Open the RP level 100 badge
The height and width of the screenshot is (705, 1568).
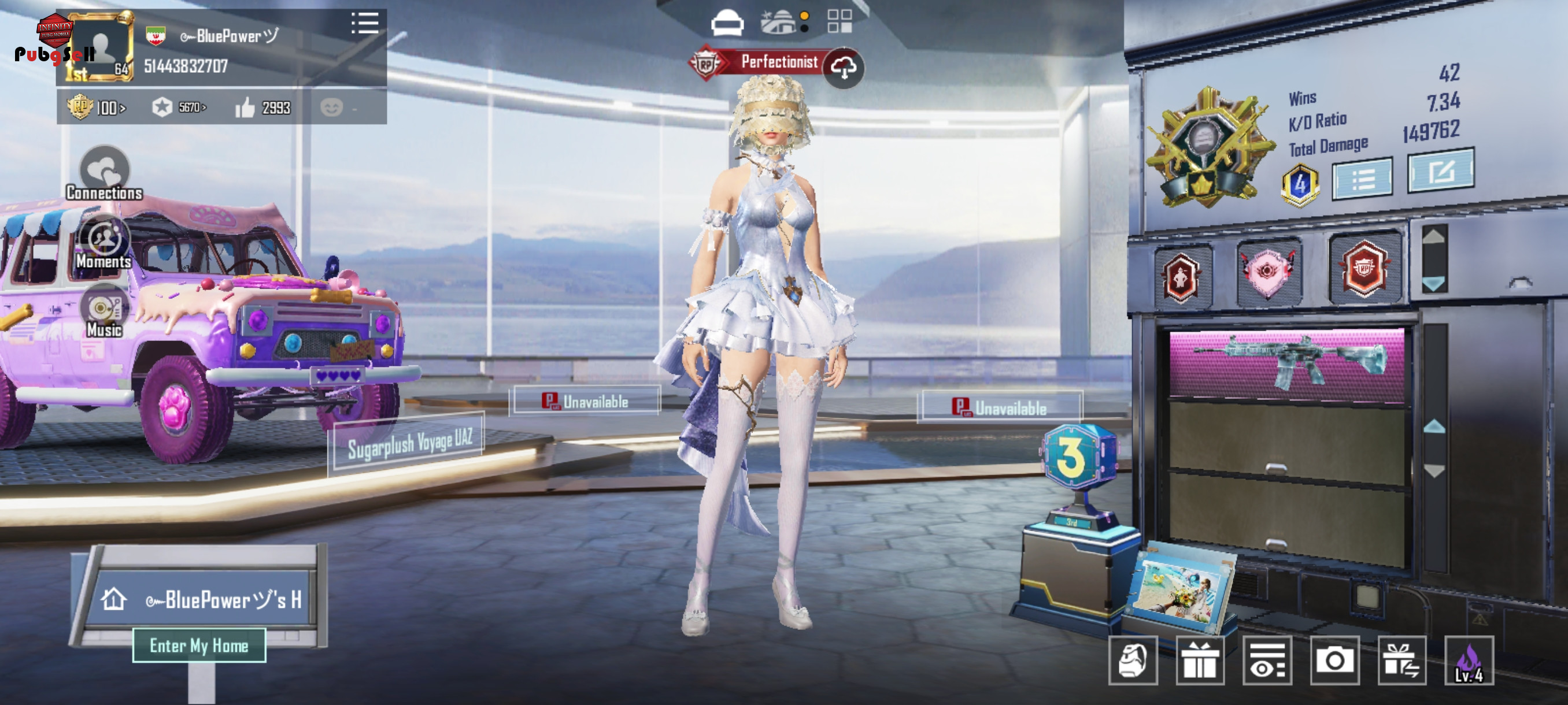pyautogui.click(x=96, y=107)
